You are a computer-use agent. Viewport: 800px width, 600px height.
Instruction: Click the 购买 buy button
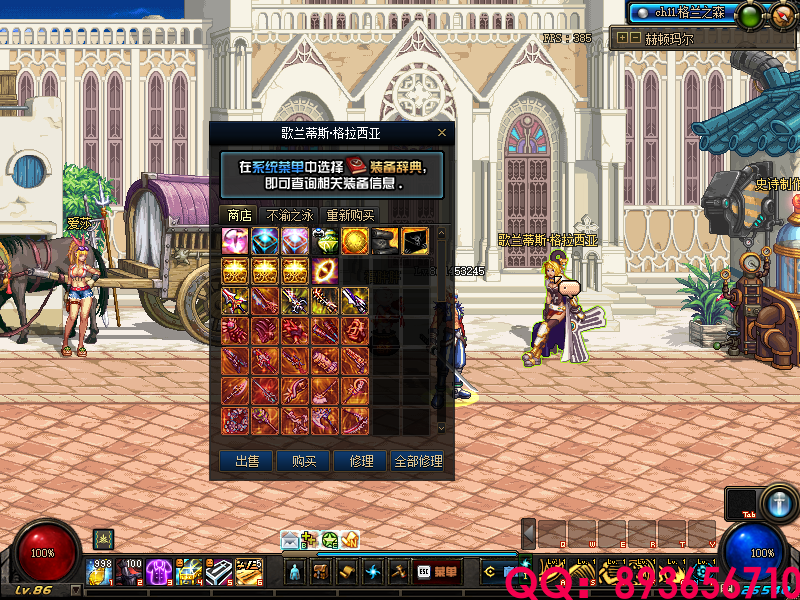[304, 461]
